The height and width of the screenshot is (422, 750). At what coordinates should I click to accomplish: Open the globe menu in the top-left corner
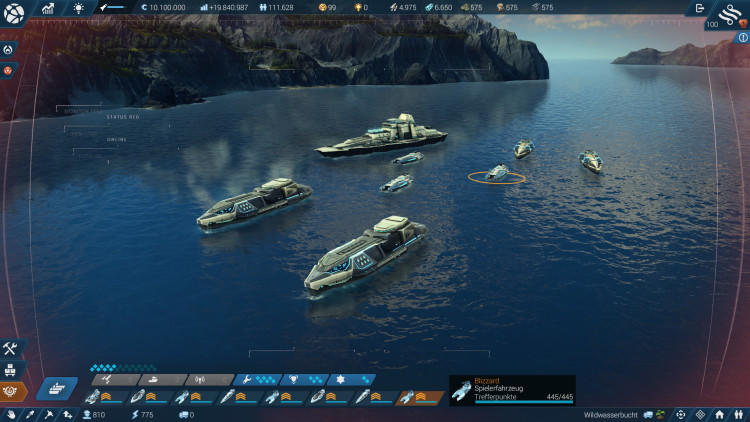tap(13, 13)
